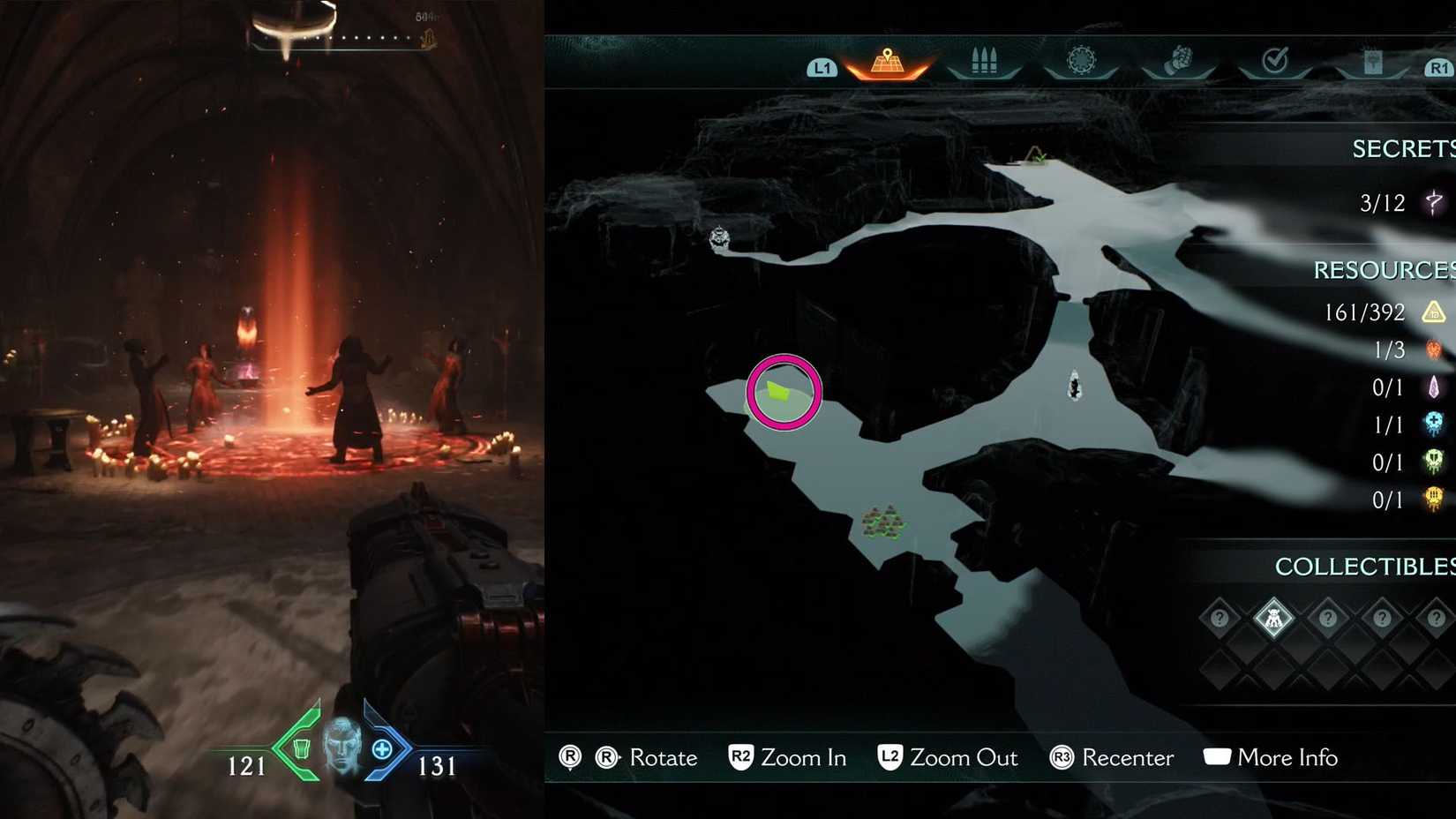Select the yellow gold triangle resource icon
This screenshot has height=819, width=1456.
[x=1433, y=312]
